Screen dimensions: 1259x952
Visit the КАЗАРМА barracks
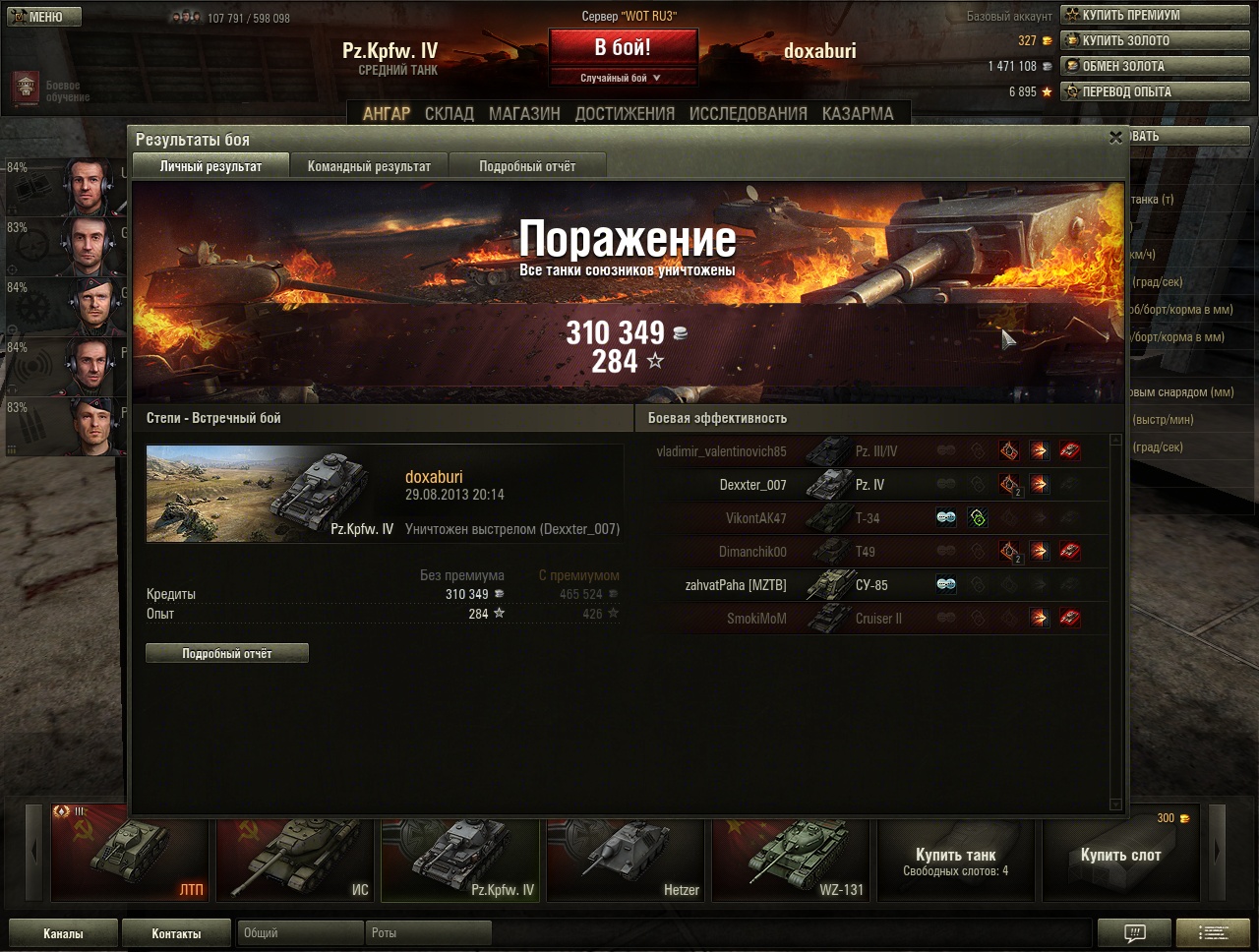(x=858, y=114)
